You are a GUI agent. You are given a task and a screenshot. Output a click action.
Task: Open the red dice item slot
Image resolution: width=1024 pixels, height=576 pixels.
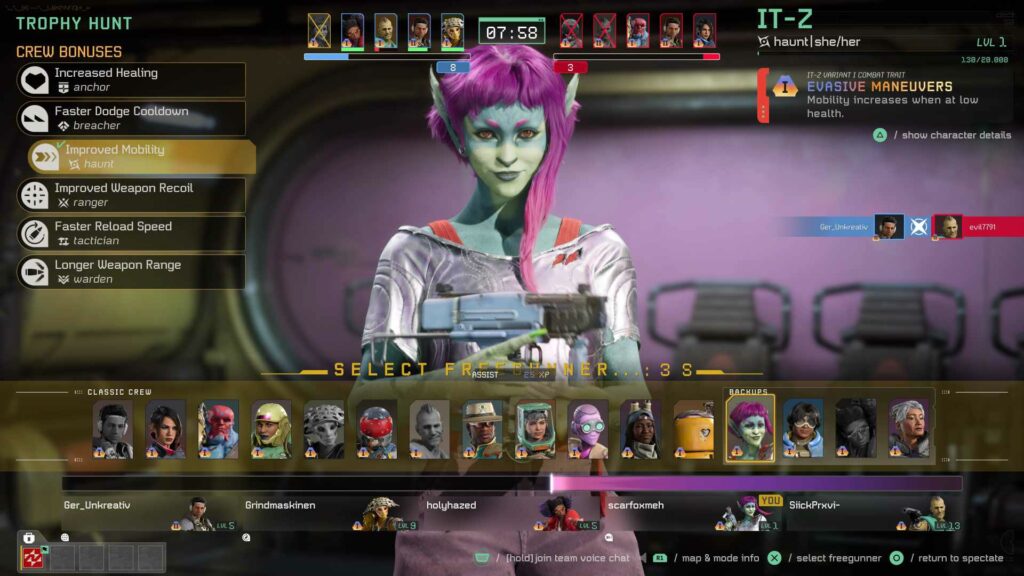[32, 558]
